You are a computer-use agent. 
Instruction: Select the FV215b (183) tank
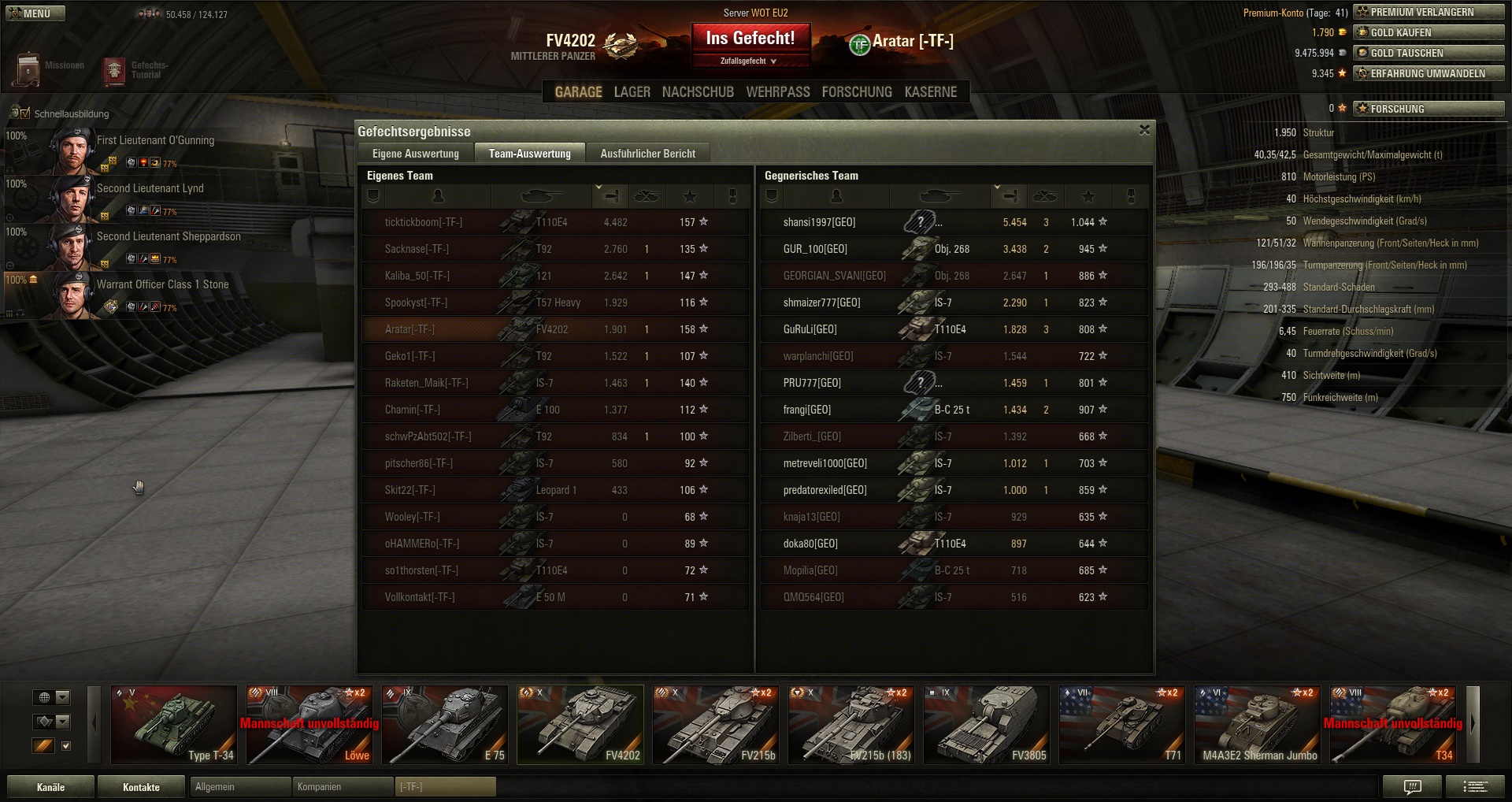point(851,725)
